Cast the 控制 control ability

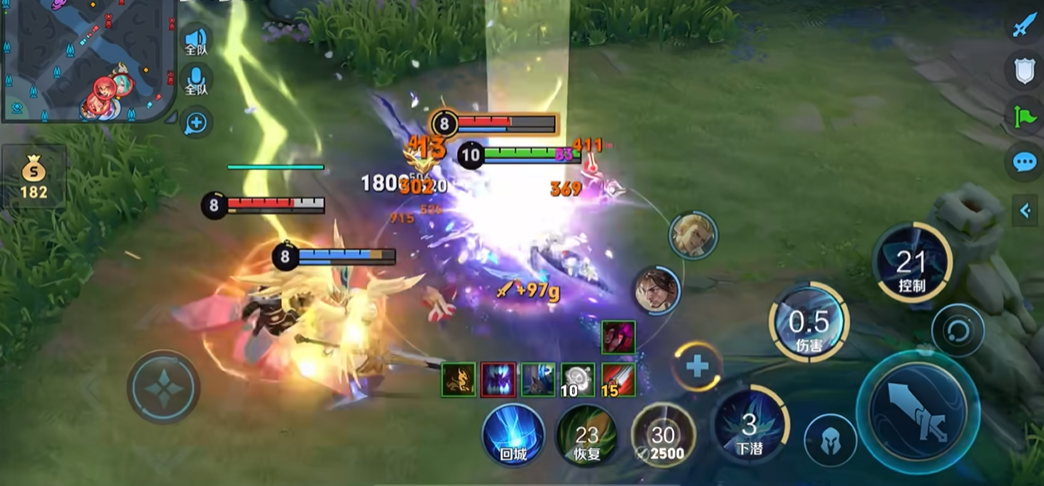[911, 262]
